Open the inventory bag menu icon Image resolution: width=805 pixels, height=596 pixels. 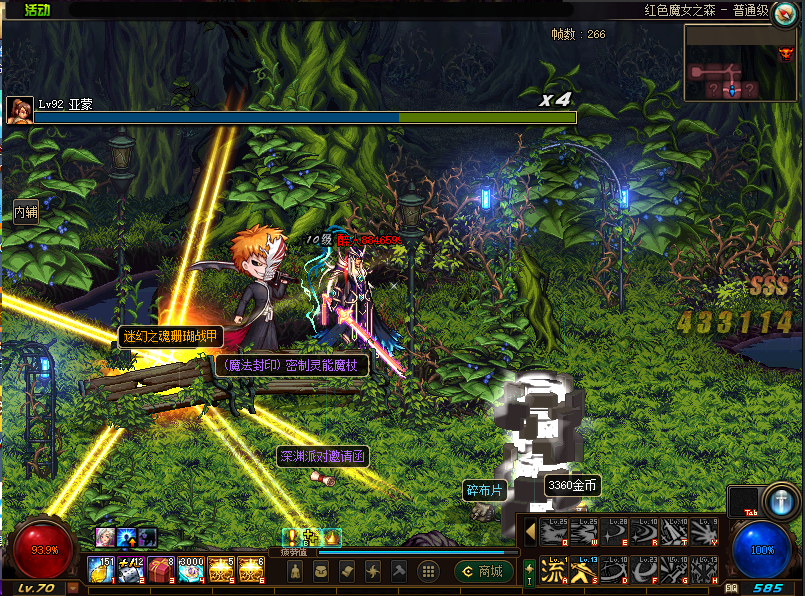coord(321,571)
